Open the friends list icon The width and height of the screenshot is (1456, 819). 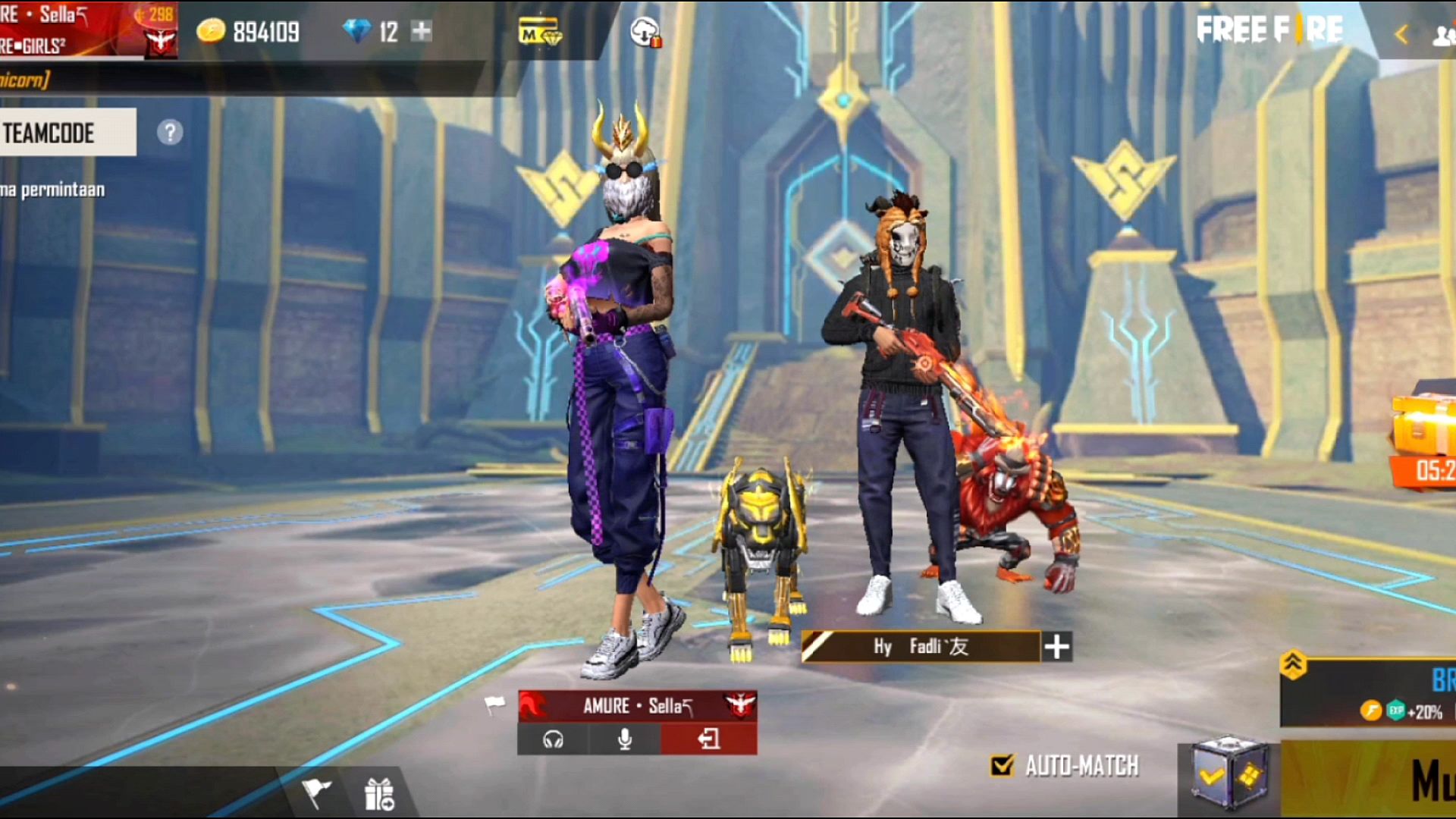point(1442,36)
